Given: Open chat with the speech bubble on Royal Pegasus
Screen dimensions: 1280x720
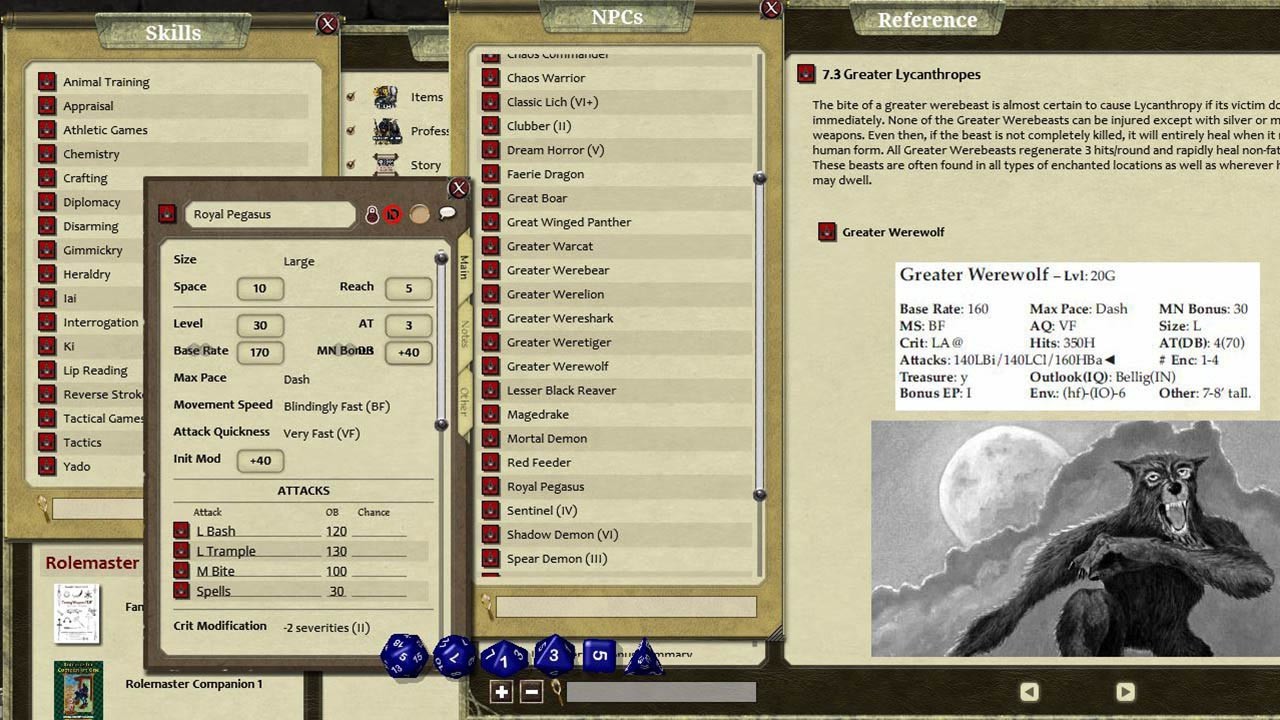Looking at the screenshot, I should tap(447, 213).
